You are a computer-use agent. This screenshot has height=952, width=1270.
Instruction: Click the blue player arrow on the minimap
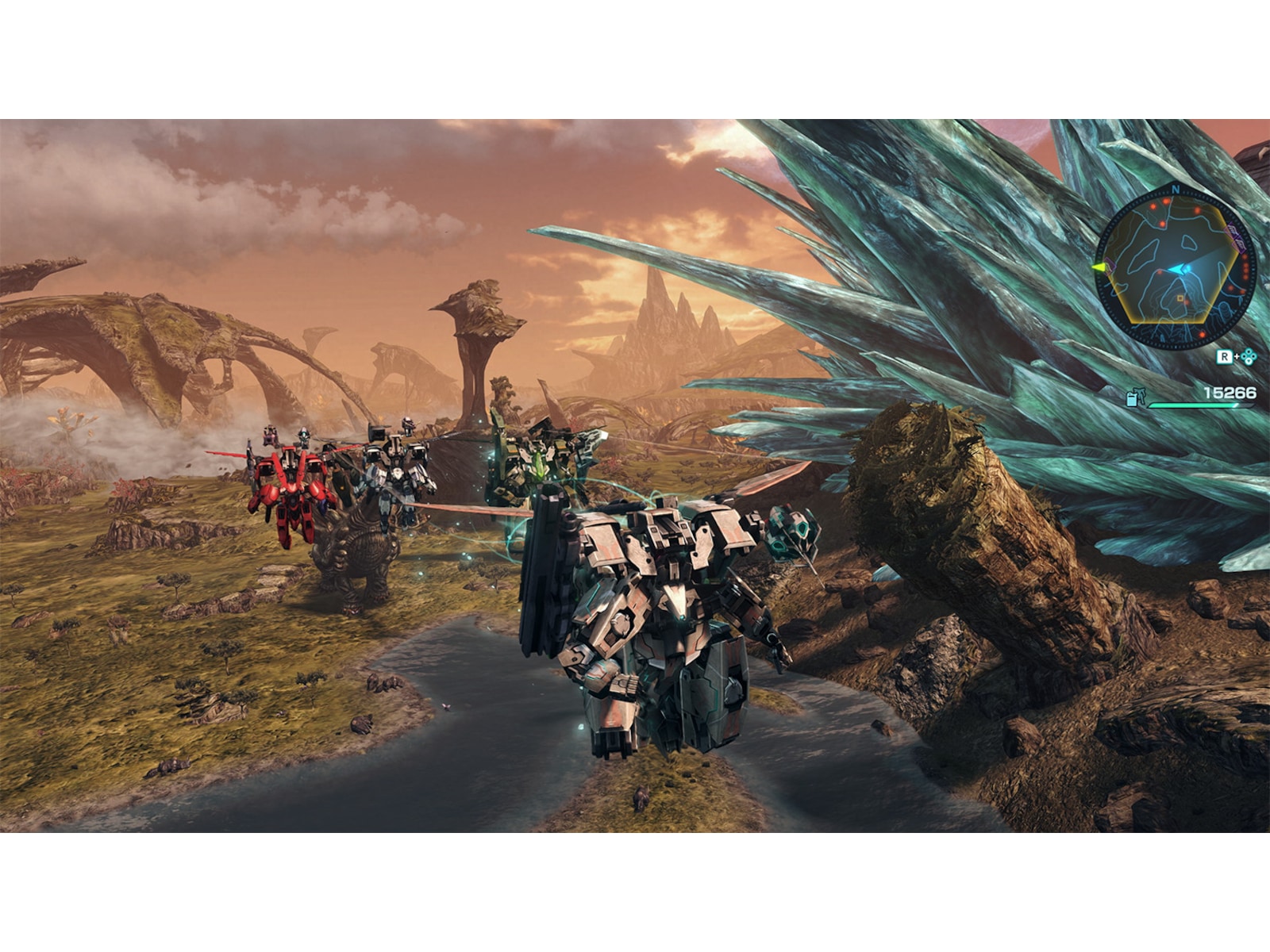[x=1178, y=269]
